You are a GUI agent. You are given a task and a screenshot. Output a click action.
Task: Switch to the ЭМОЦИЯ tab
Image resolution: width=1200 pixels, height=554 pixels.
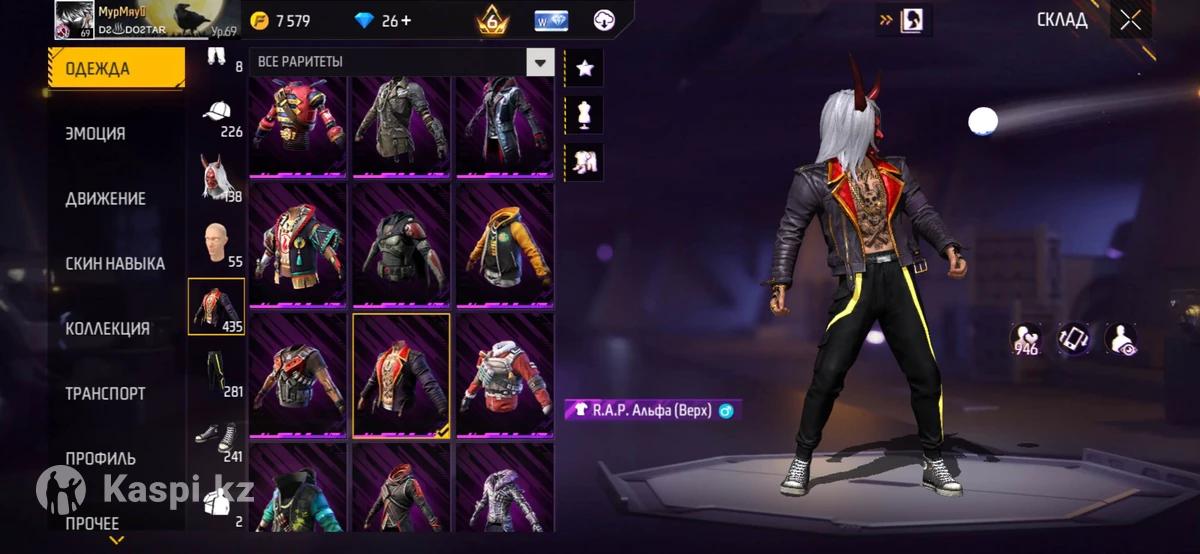point(95,134)
